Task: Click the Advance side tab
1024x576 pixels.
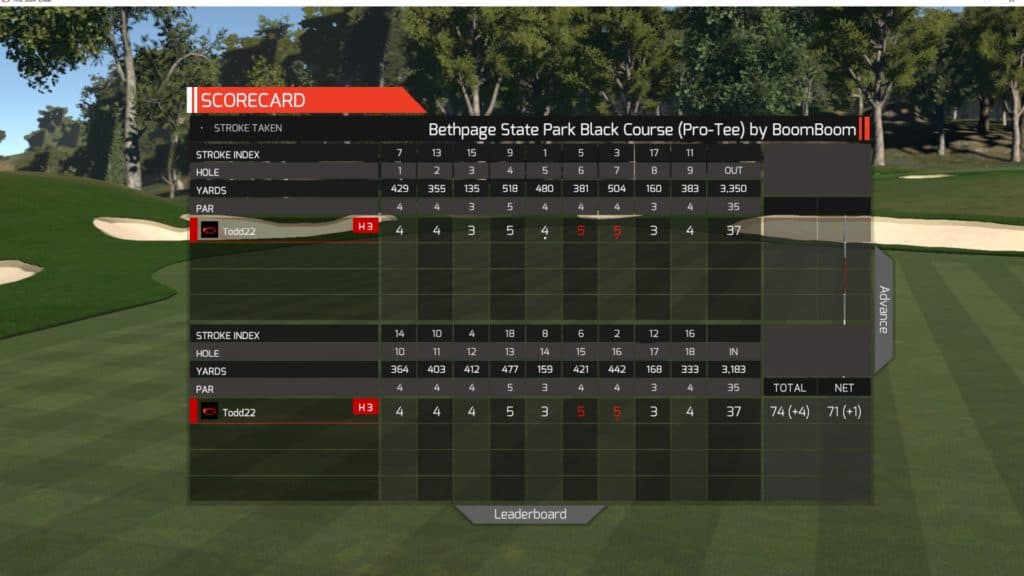Action: tap(883, 310)
